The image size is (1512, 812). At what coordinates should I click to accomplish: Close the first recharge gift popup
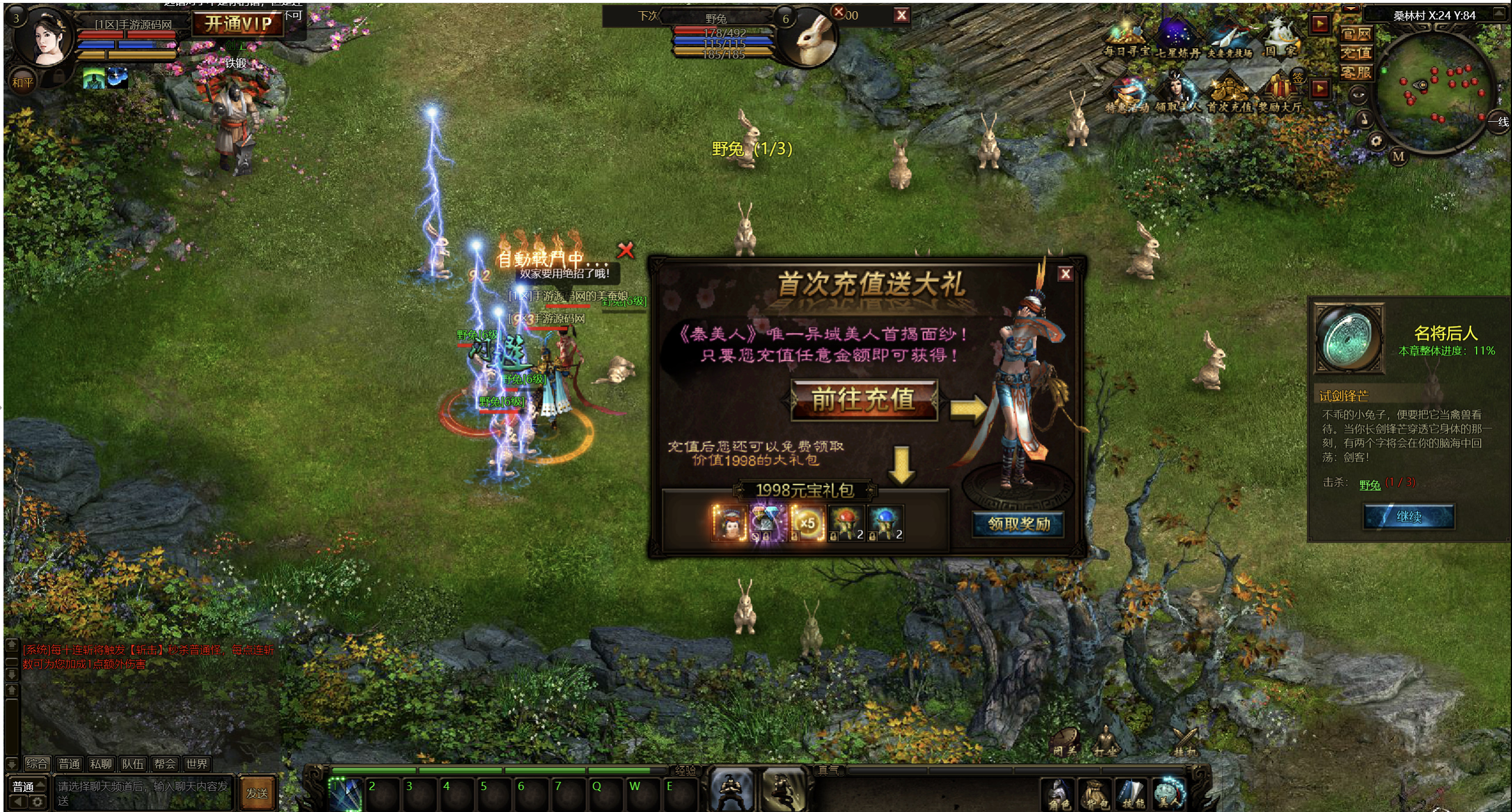pyautogui.click(x=1065, y=273)
